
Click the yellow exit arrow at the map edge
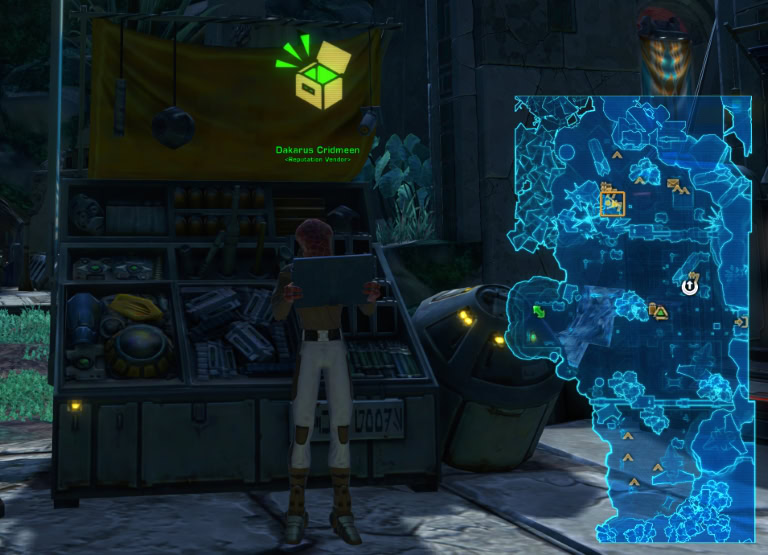point(741,322)
